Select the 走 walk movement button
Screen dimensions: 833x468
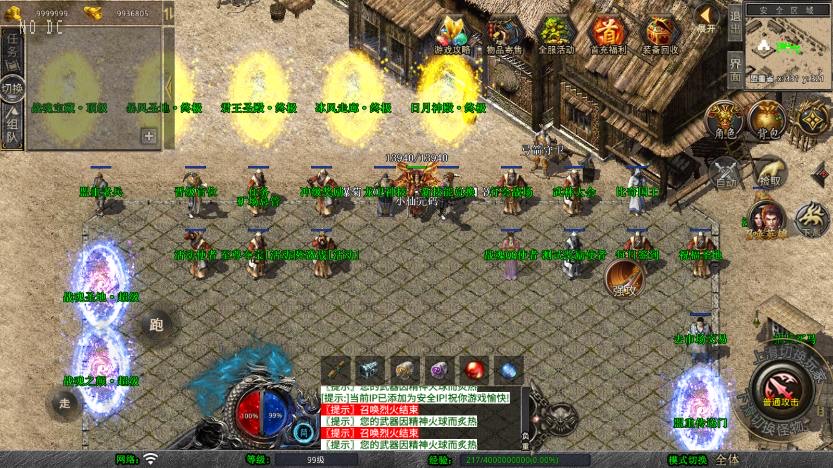coord(64,402)
